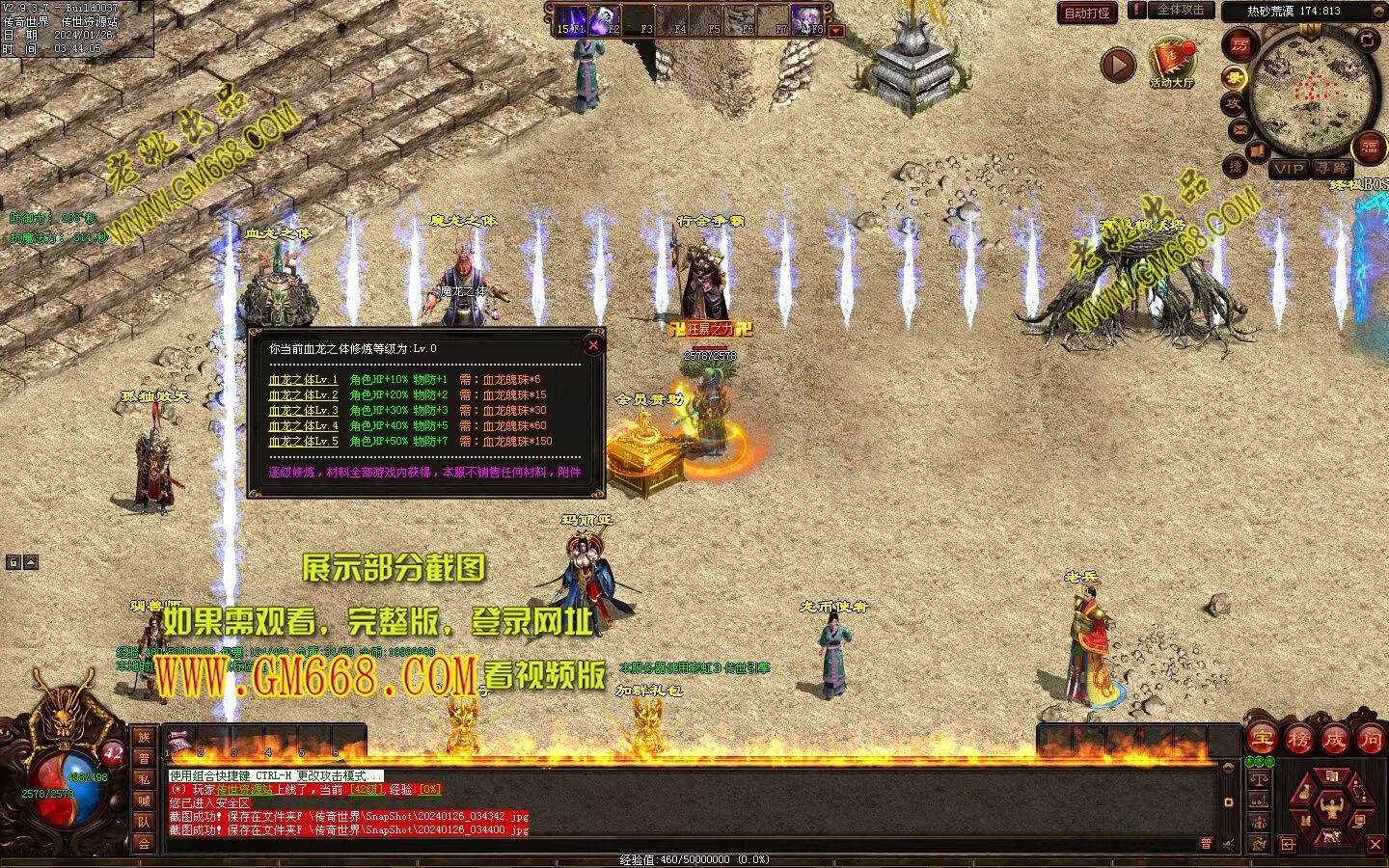Select the 血龙之体Lv.3 upgrade link
1389x868 pixels.
click(x=303, y=411)
